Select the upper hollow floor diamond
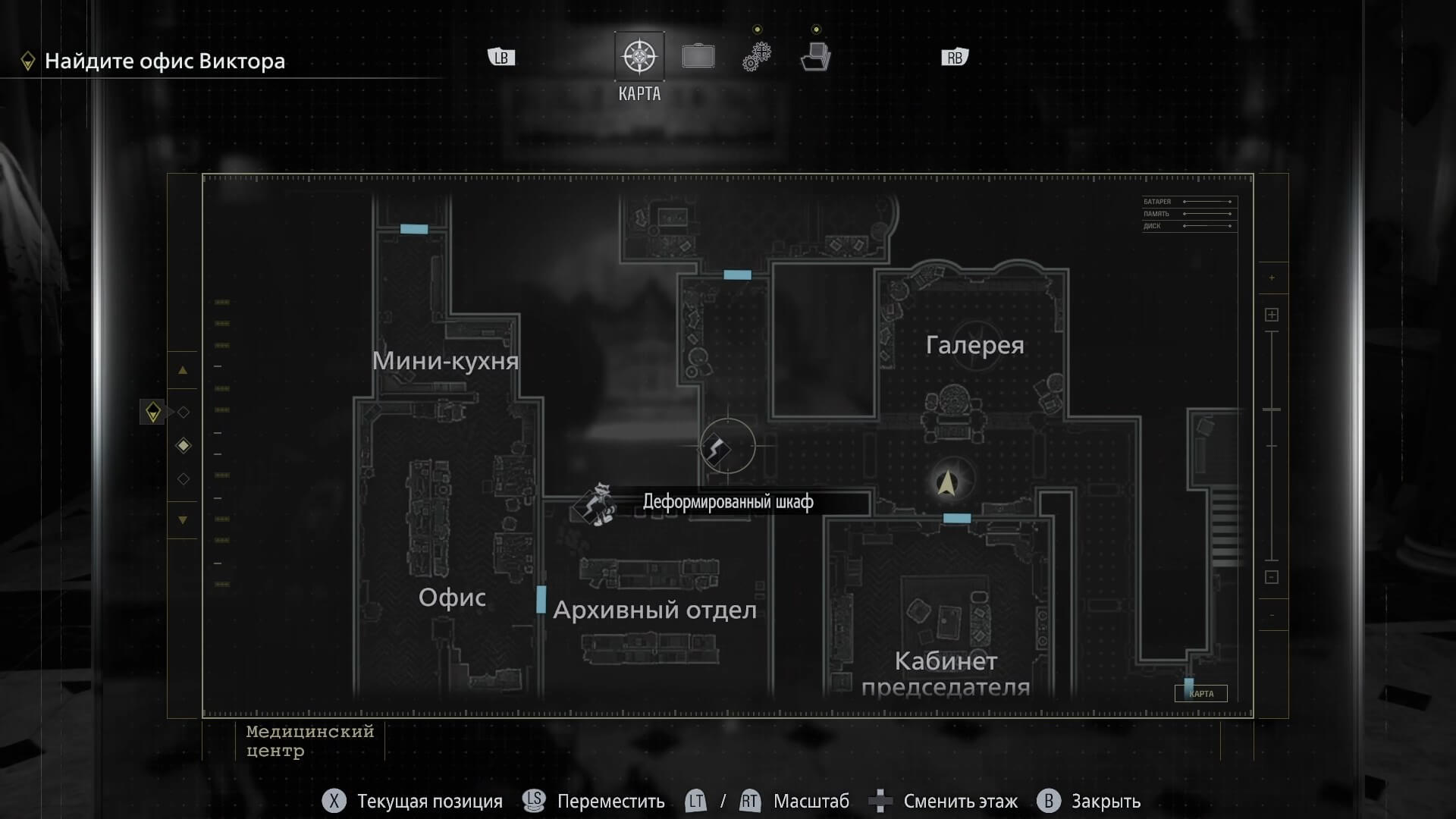This screenshot has height=819, width=1456. click(183, 412)
